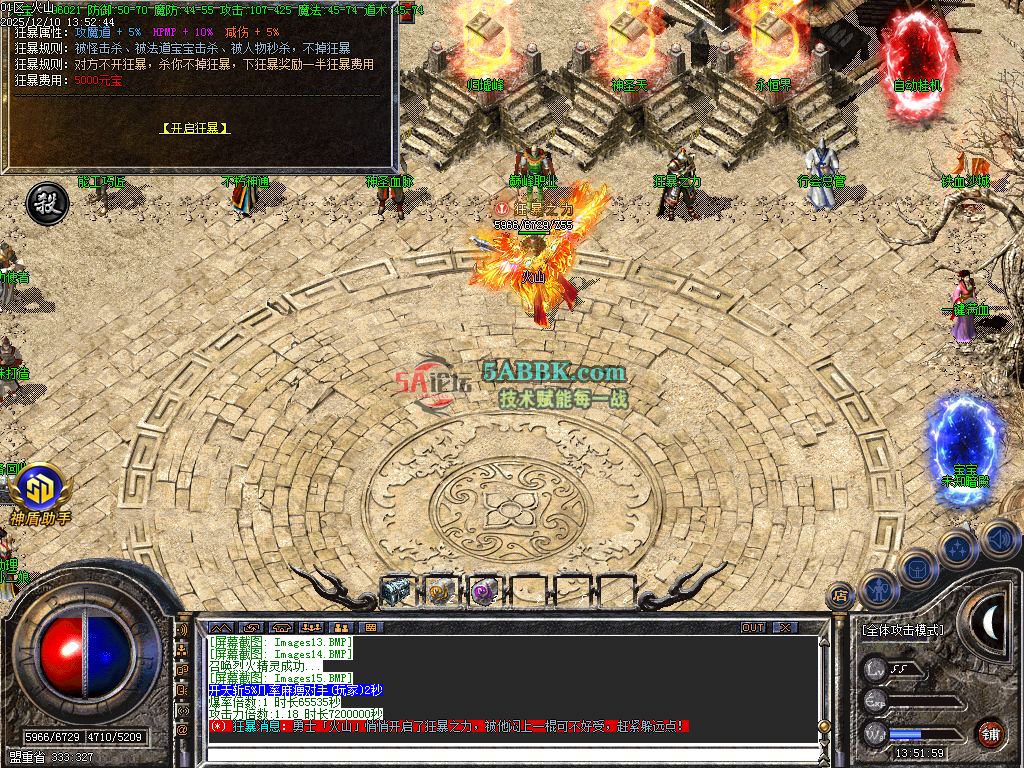Open the 店 shop button beside the chat
Viewport: 1024px width, 768px height.
[841, 597]
